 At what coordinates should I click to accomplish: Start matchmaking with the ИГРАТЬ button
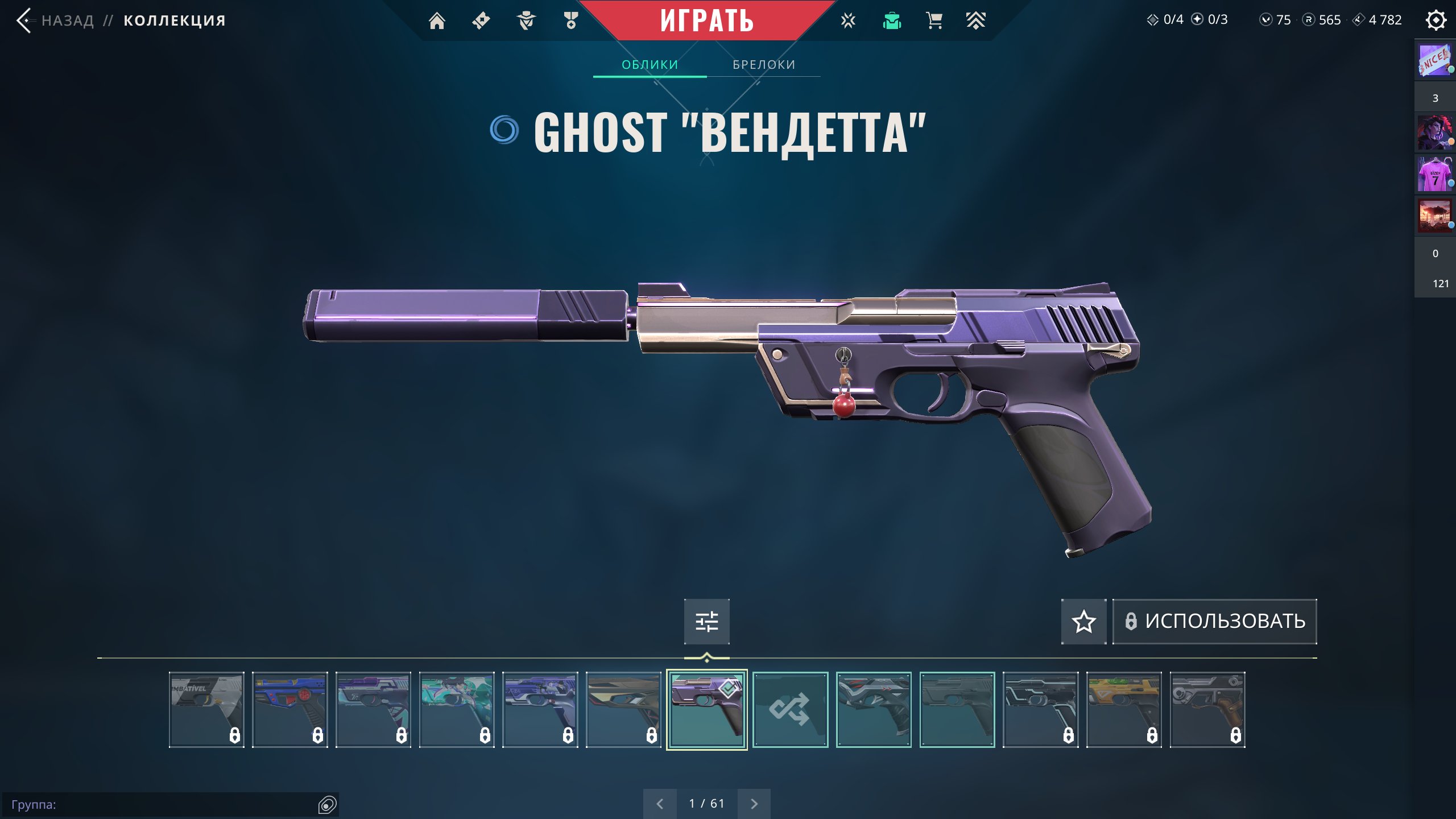706,20
